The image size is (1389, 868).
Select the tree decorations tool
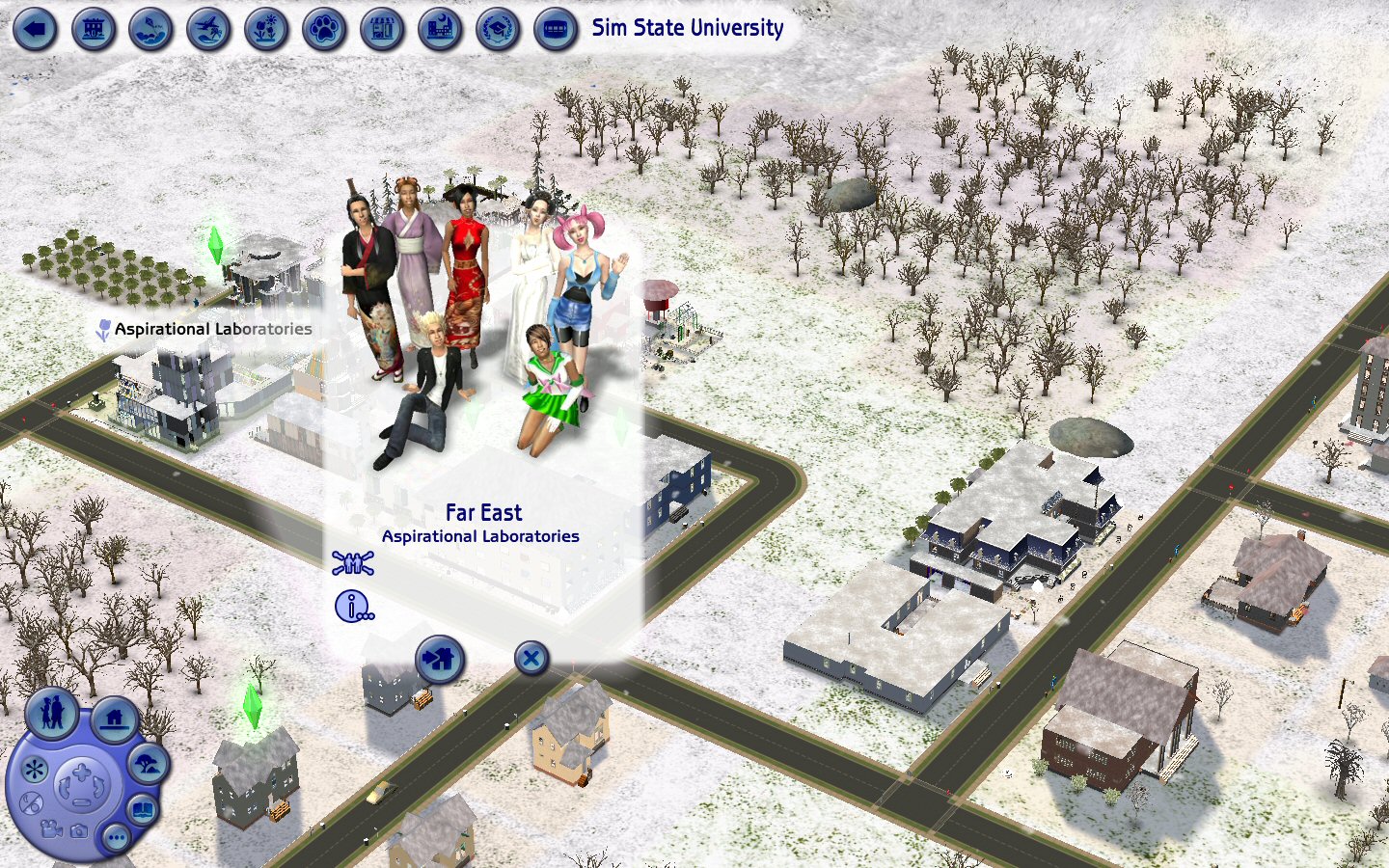148,765
